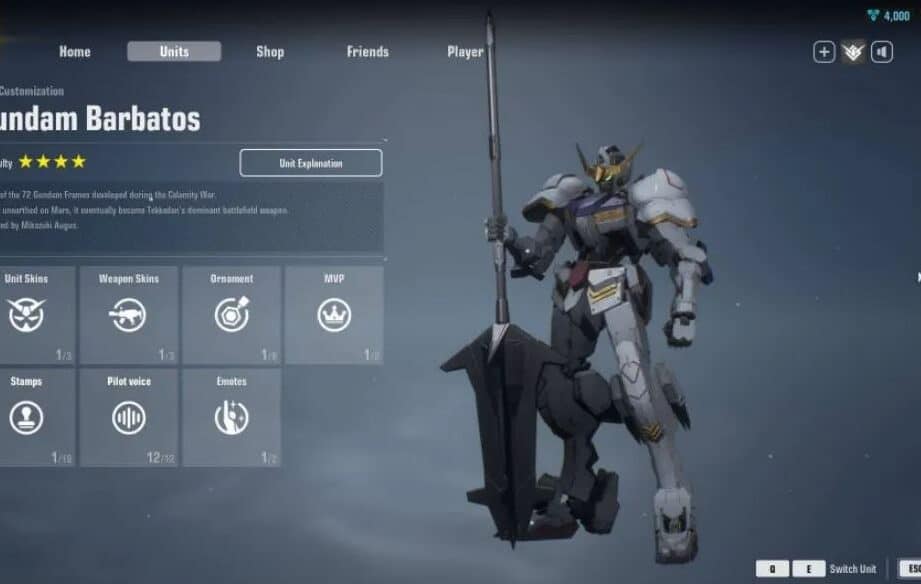
Task: Go to the Home tab
Action: (75, 52)
